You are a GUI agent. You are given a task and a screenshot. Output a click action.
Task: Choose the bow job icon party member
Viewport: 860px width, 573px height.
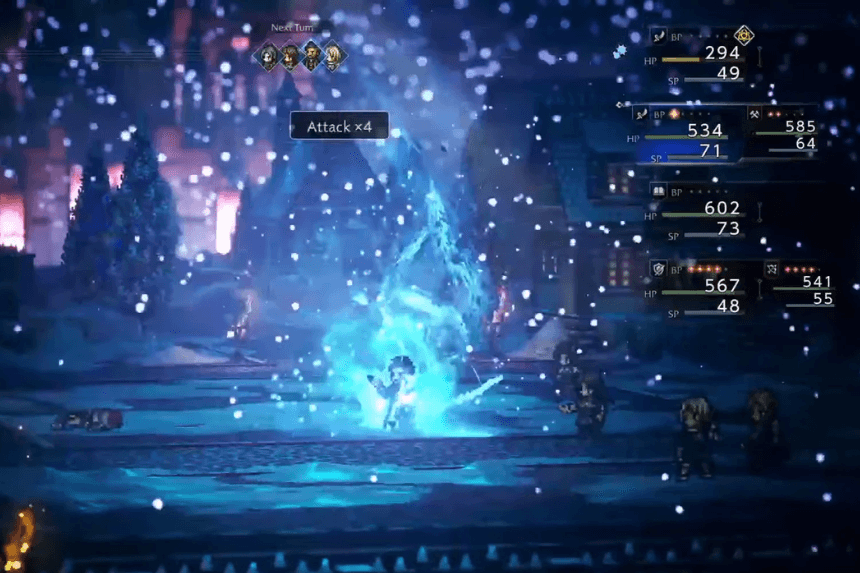click(x=774, y=268)
